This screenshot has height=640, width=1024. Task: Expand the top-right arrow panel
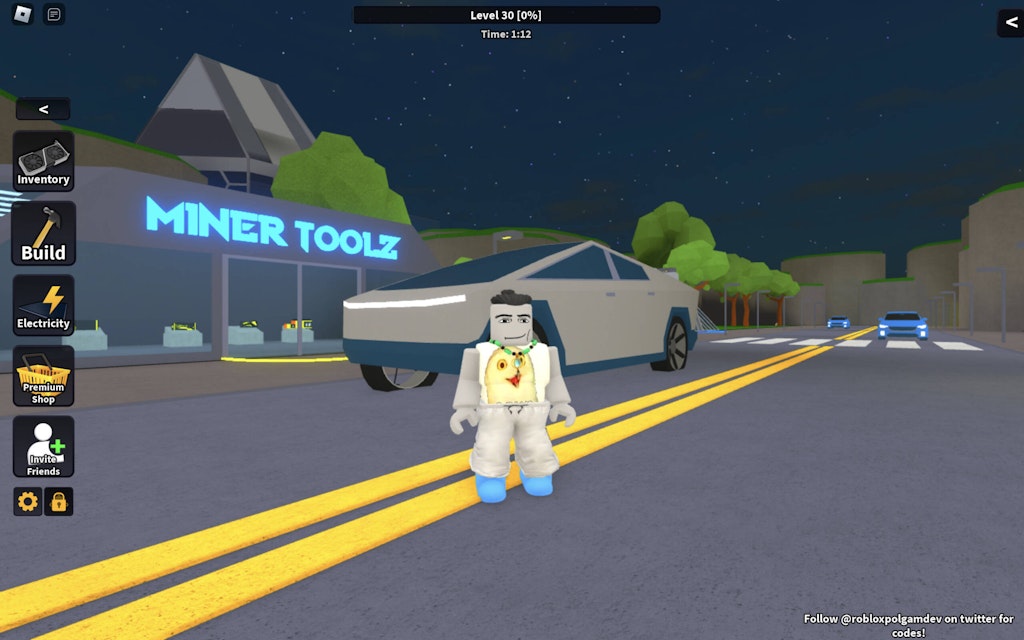[x=1011, y=23]
